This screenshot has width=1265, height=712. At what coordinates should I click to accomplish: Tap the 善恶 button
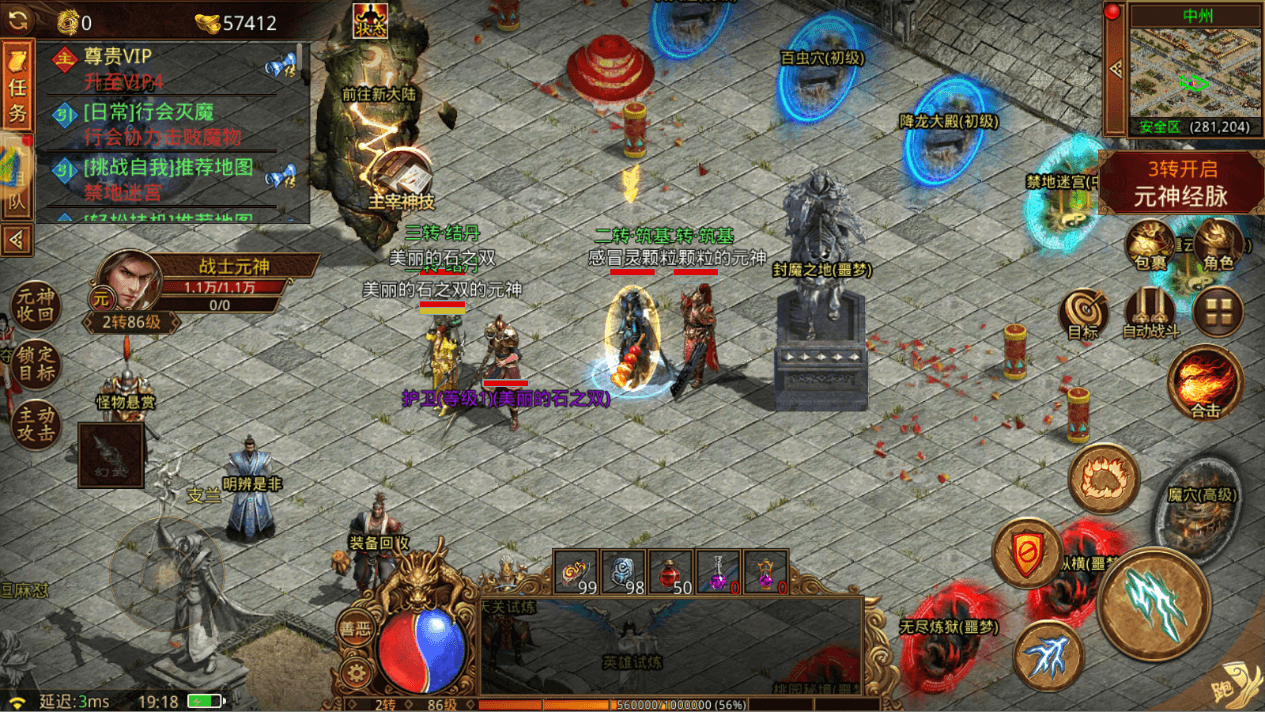(354, 628)
